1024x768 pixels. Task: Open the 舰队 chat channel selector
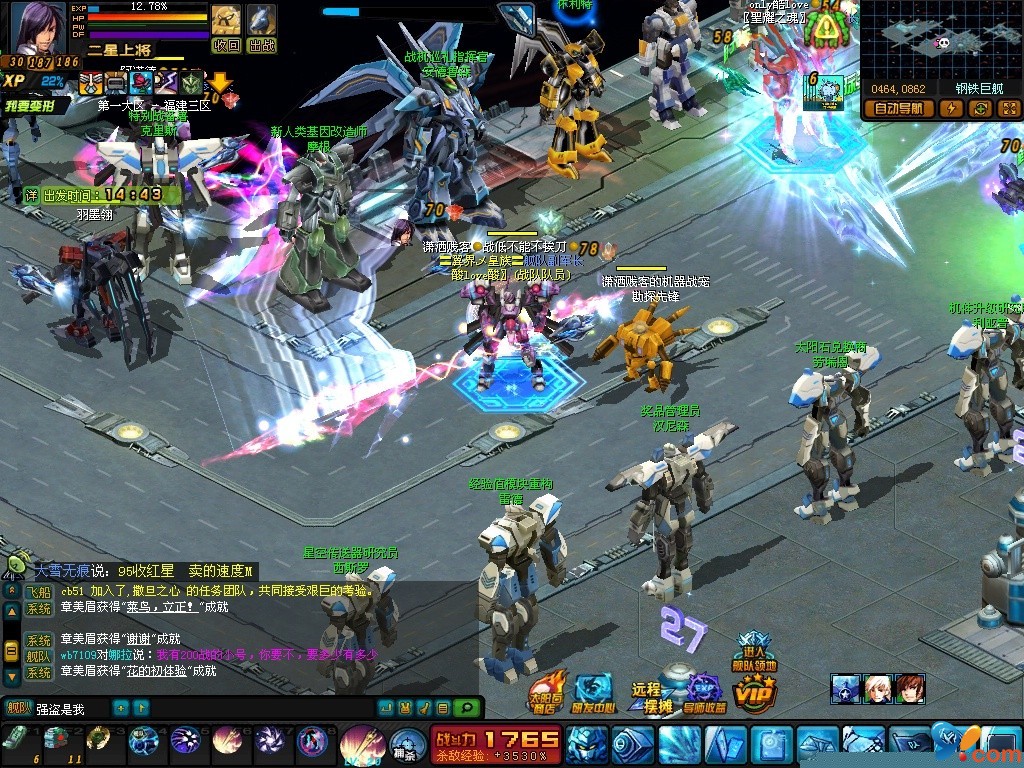pyautogui.click(x=17, y=709)
